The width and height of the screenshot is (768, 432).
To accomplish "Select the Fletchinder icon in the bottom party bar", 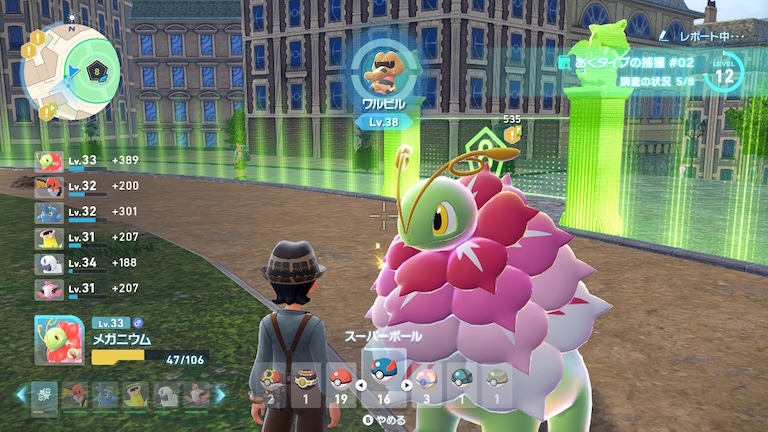I will point(74,396).
